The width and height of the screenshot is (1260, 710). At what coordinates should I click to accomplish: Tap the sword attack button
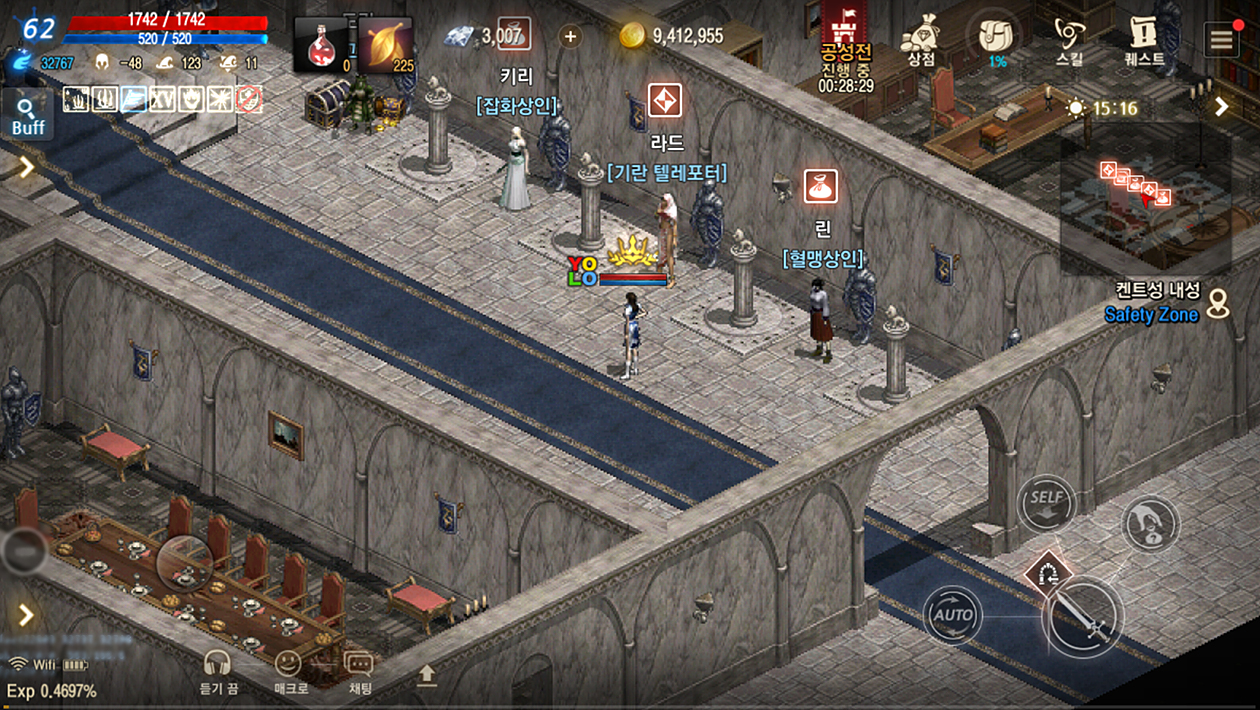1083,617
